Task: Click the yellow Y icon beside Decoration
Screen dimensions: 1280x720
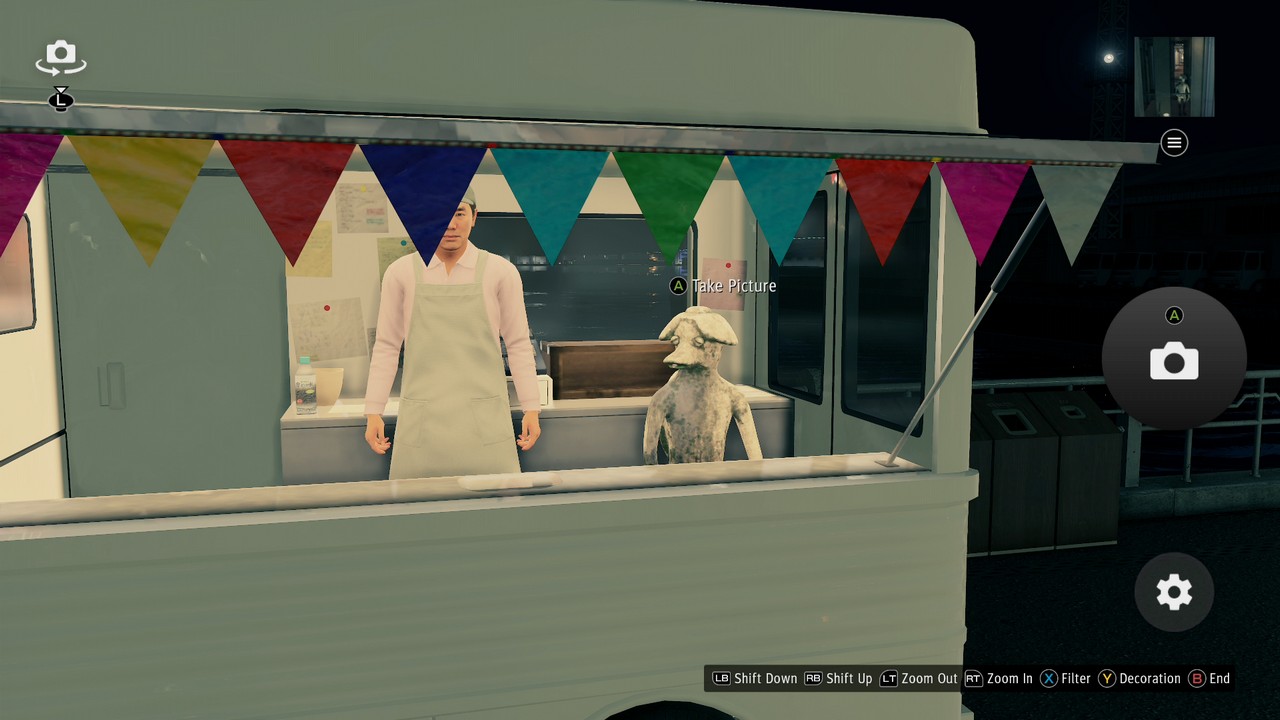Action: (x=1107, y=678)
